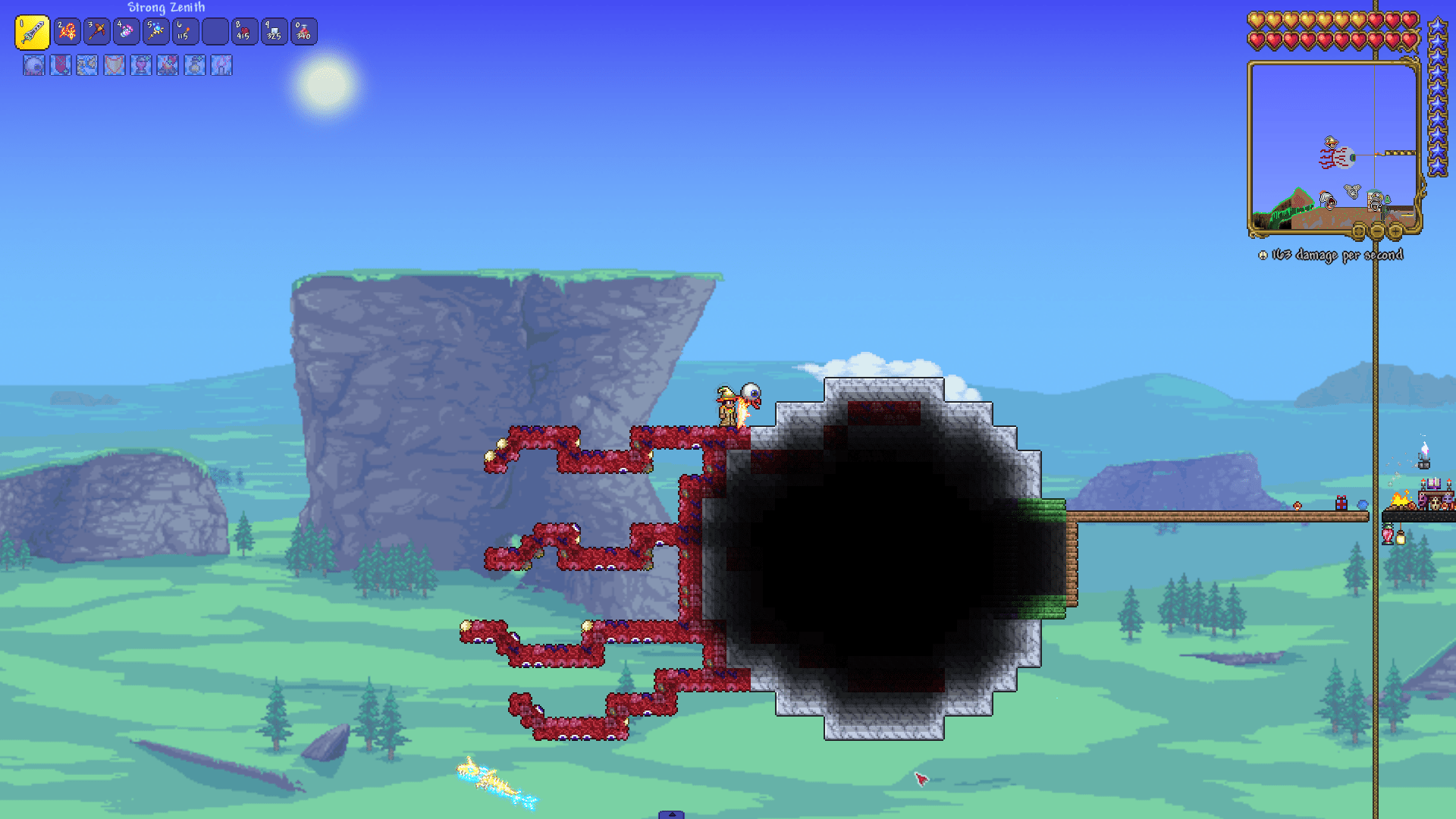Select the Zenith sword in hotbar slot 1
This screenshot has height=819, width=1456.
(x=31, y=31)
